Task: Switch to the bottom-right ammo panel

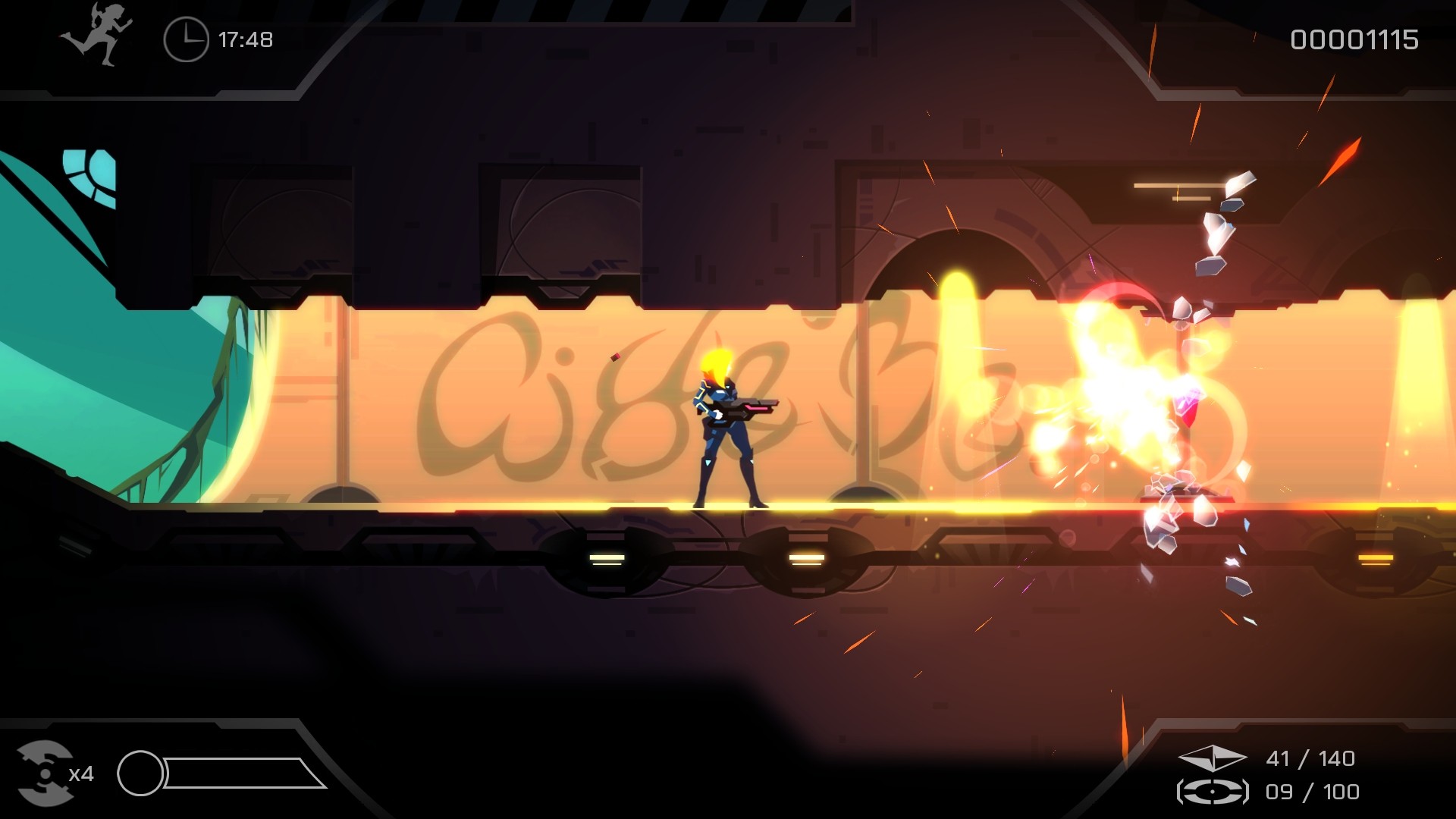Action: (x=1289, y=773)
